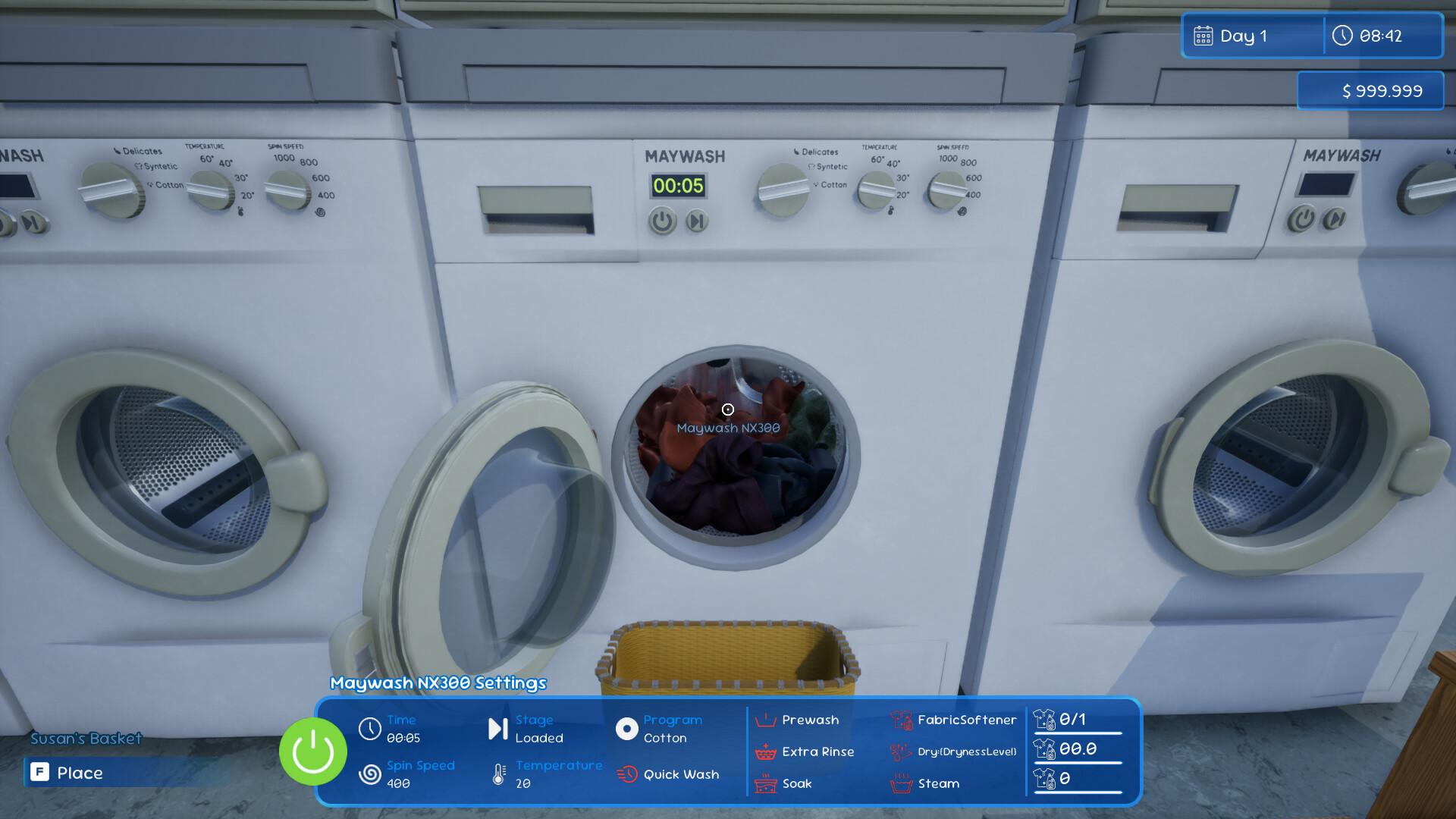Click the Quick Wash icon

627,774
